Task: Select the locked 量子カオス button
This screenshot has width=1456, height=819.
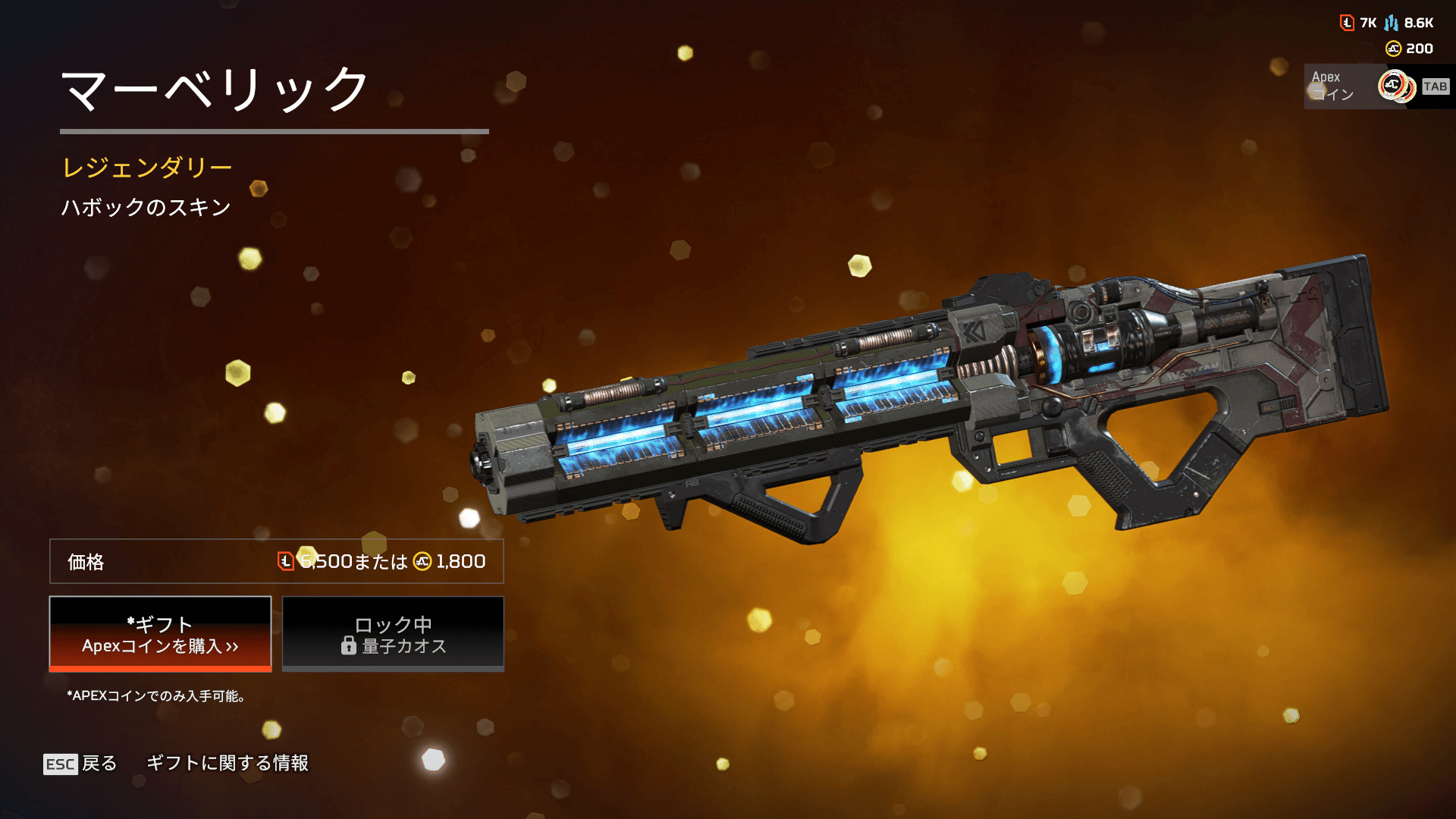Action: click(393, 634)
